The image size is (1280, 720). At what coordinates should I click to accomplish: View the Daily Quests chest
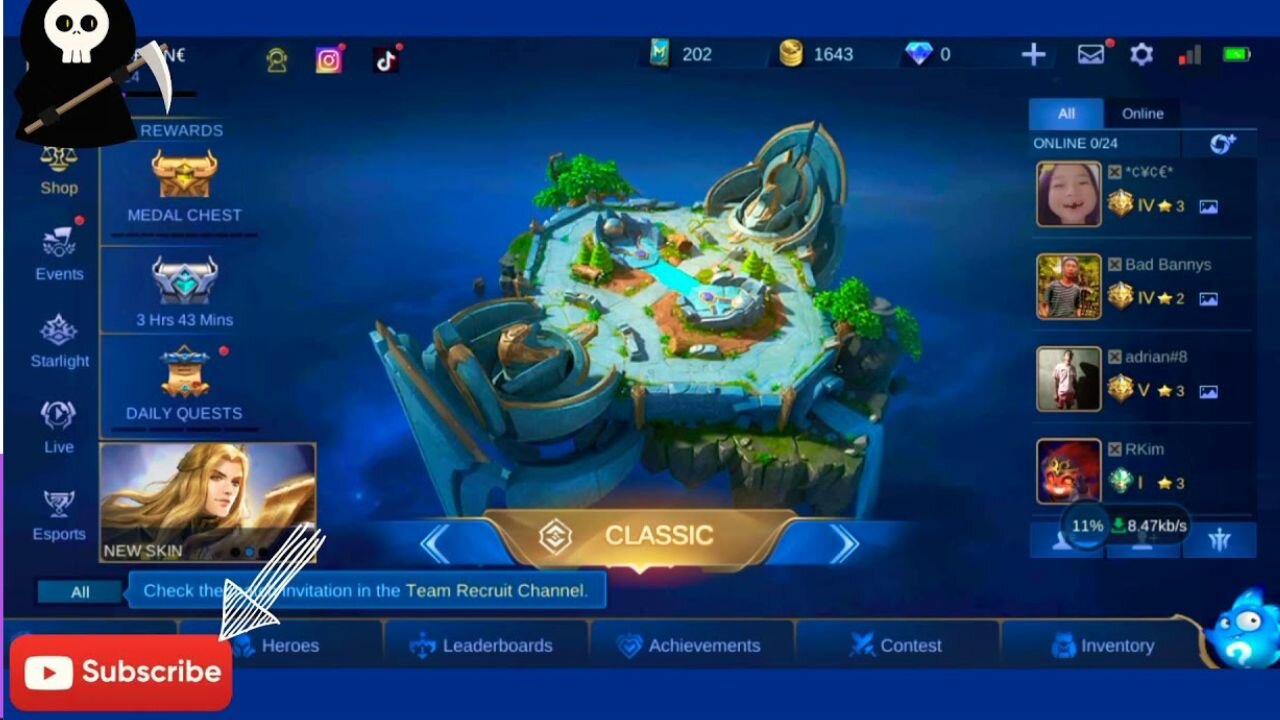[184, 383]
